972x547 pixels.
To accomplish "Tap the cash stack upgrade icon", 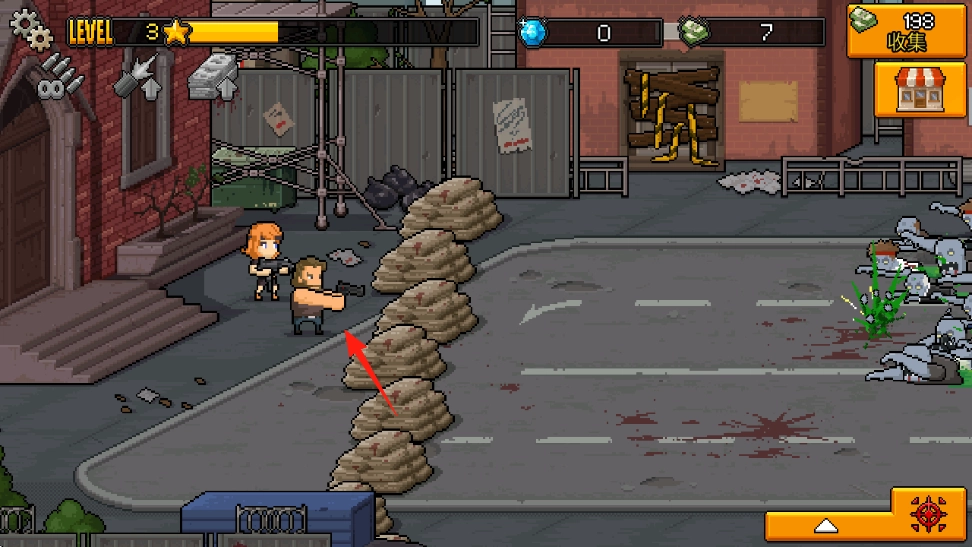I will pos(212,78).
